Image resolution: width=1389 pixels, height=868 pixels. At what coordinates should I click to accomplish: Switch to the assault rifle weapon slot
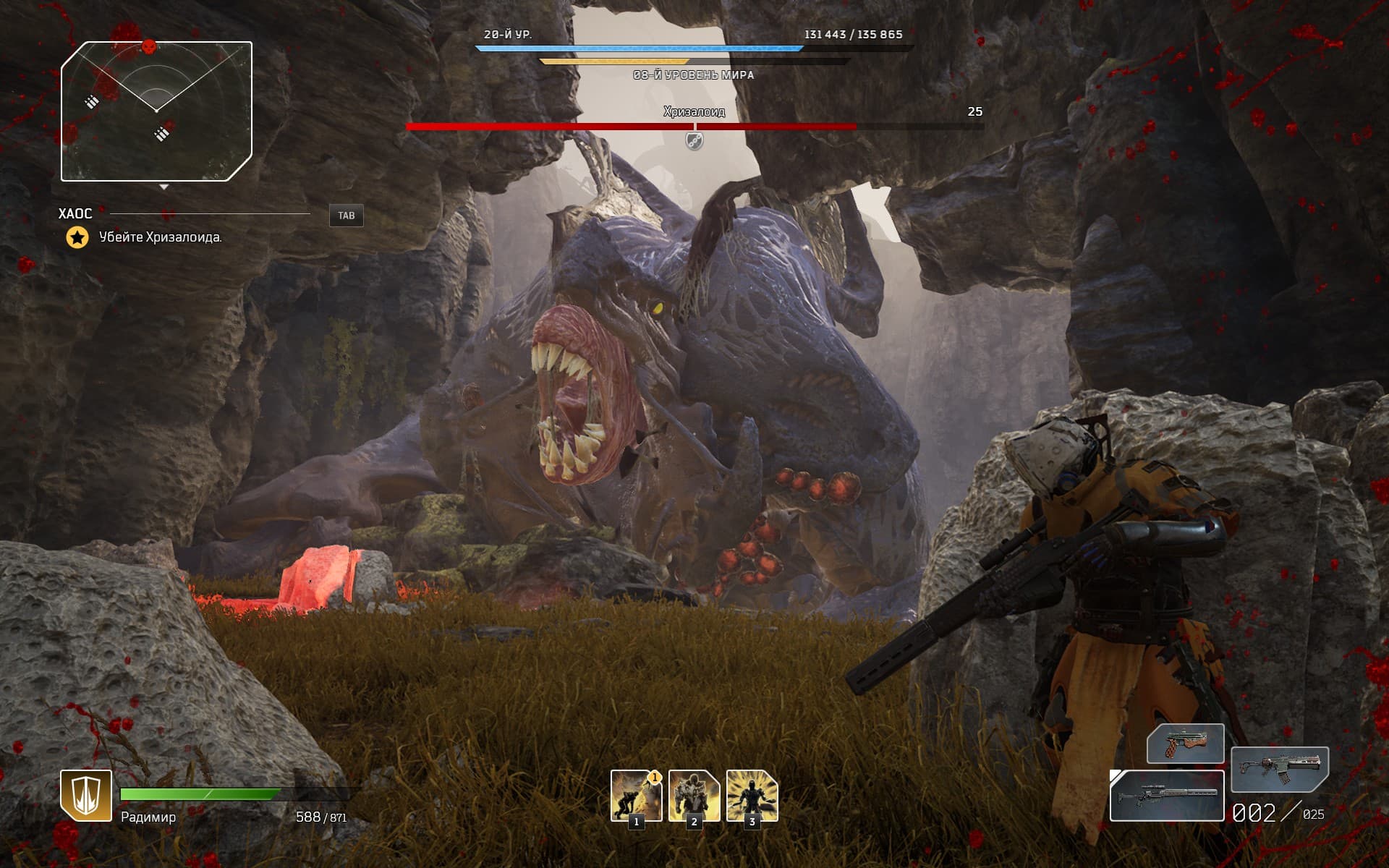tap(1279, 768)
